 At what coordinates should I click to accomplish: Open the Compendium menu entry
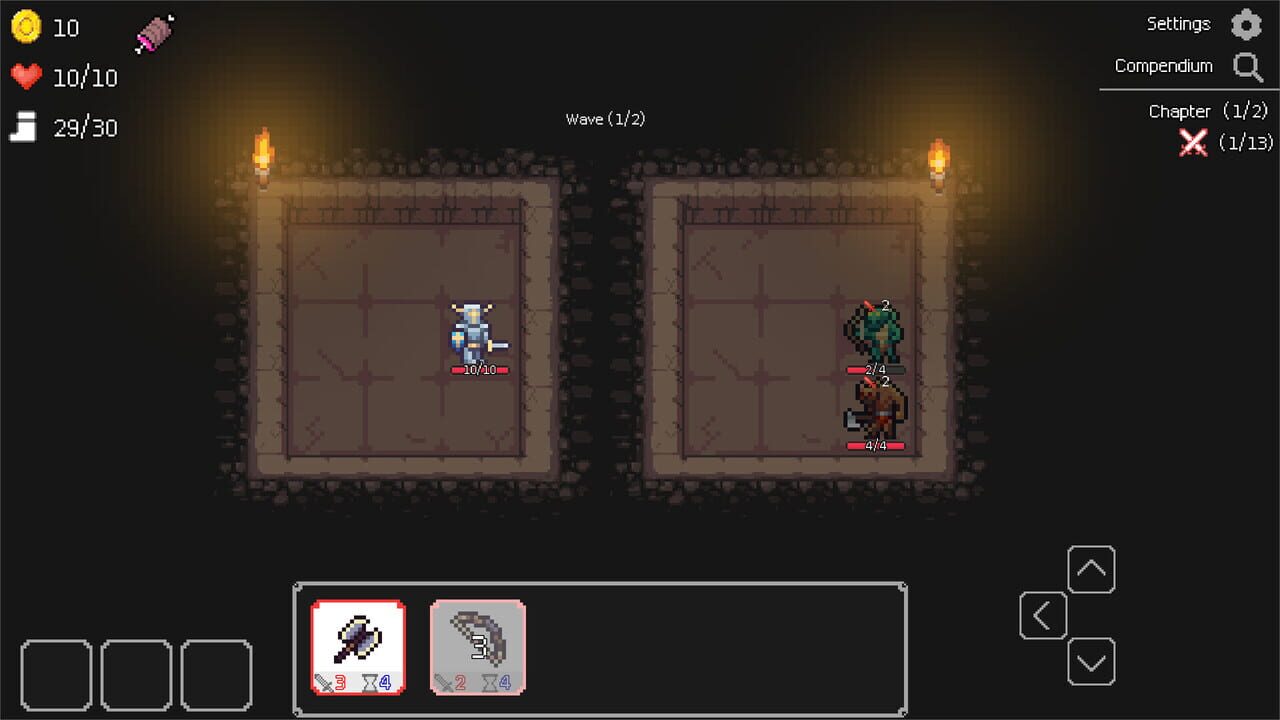tap(1163, 65)
